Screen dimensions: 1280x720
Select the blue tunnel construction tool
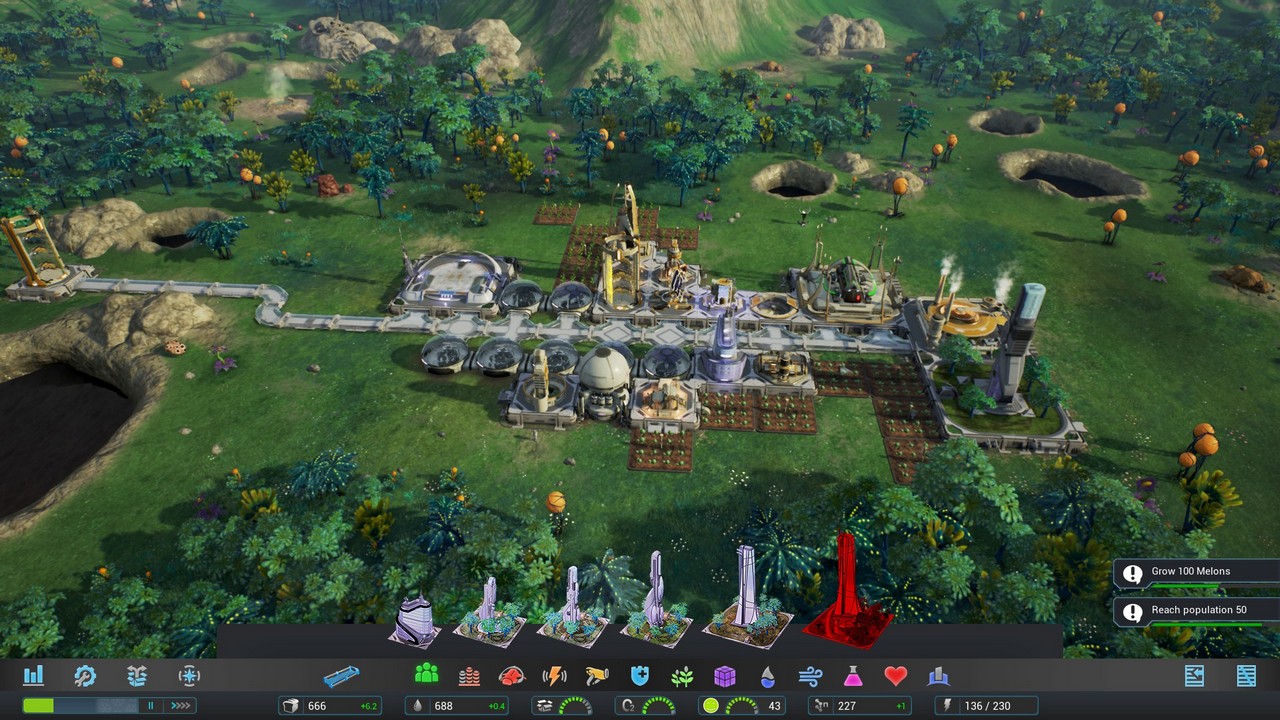341,676
